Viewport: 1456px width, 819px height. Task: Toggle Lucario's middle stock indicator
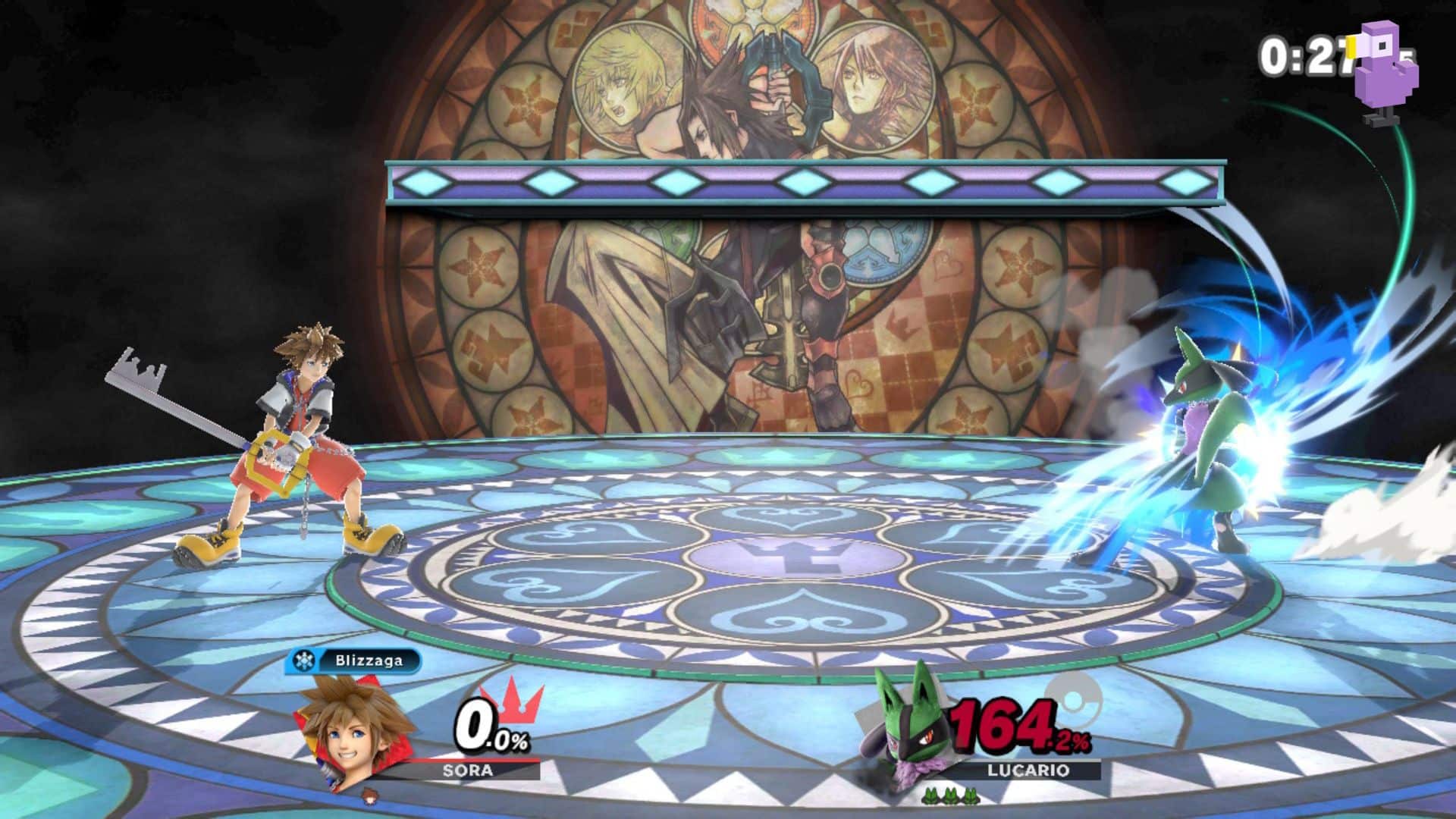pyautogui.click(x=951, y=795)
